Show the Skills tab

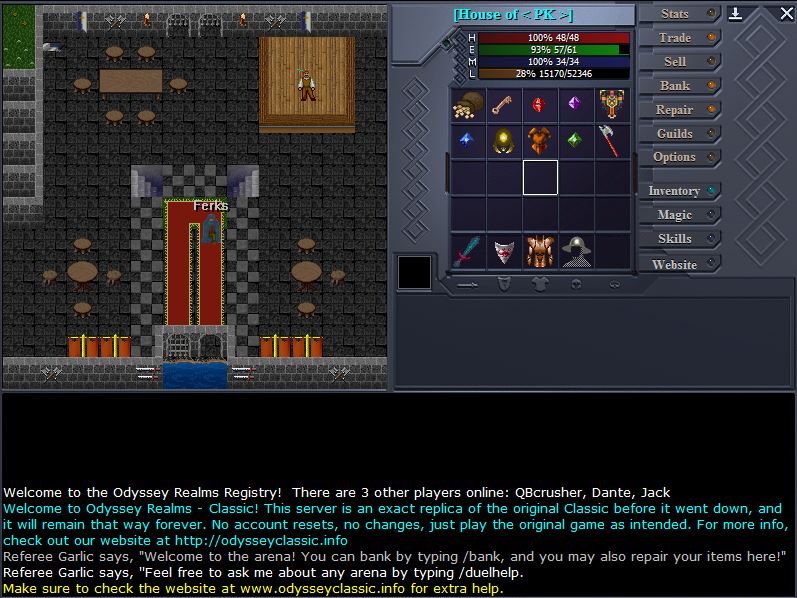(678, 239)
